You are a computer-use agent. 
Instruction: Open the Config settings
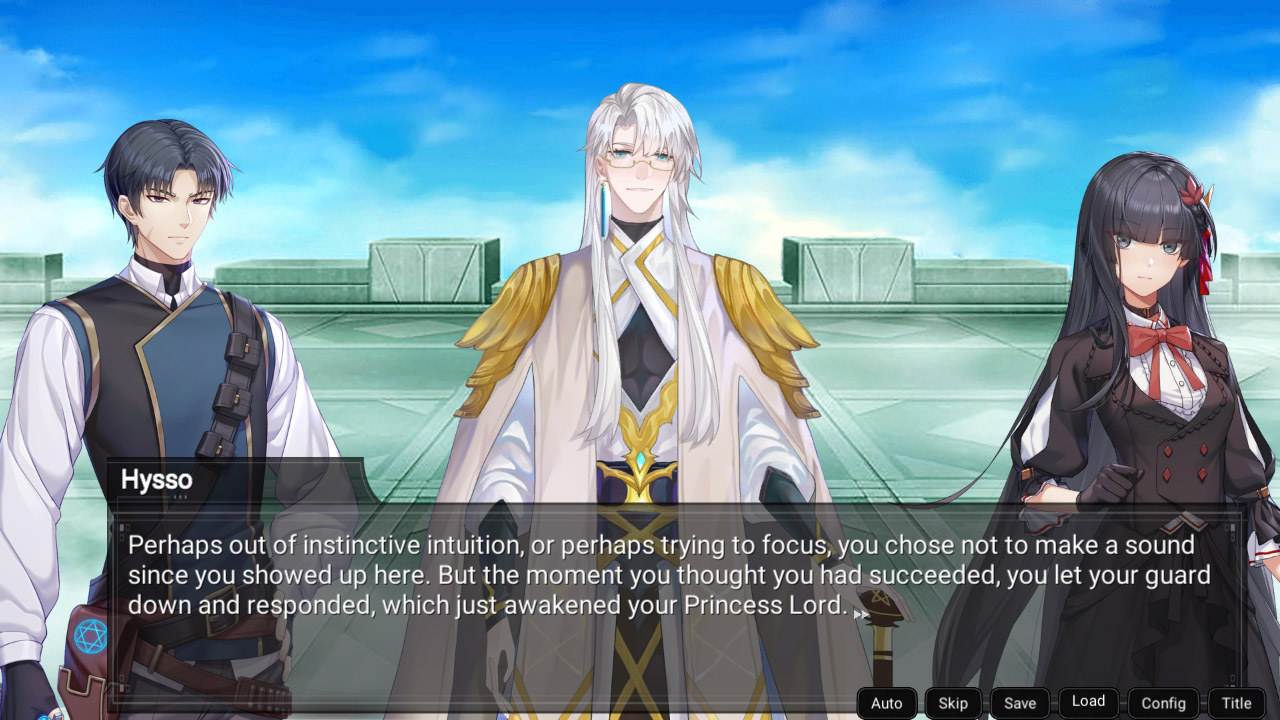click(1163, 703)
